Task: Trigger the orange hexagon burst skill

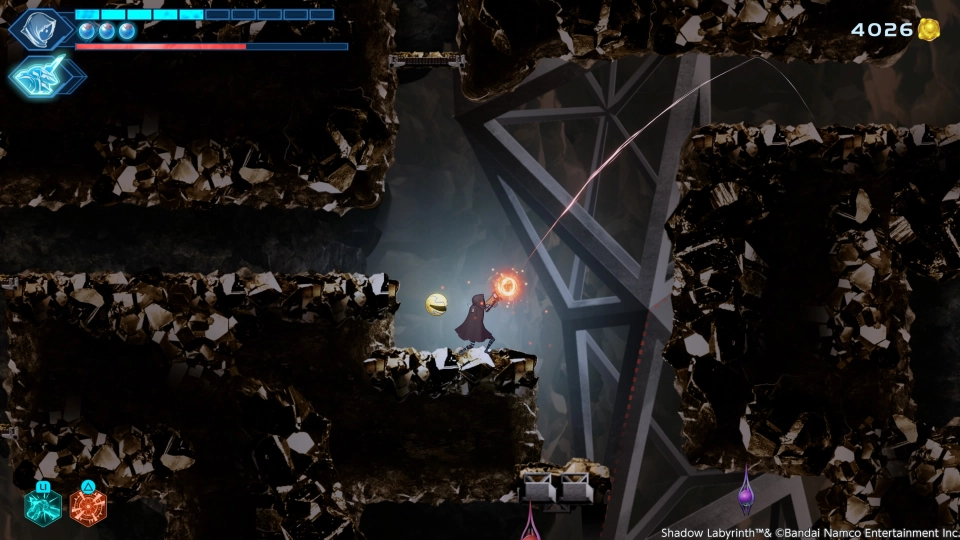Action: click(88, 506)
